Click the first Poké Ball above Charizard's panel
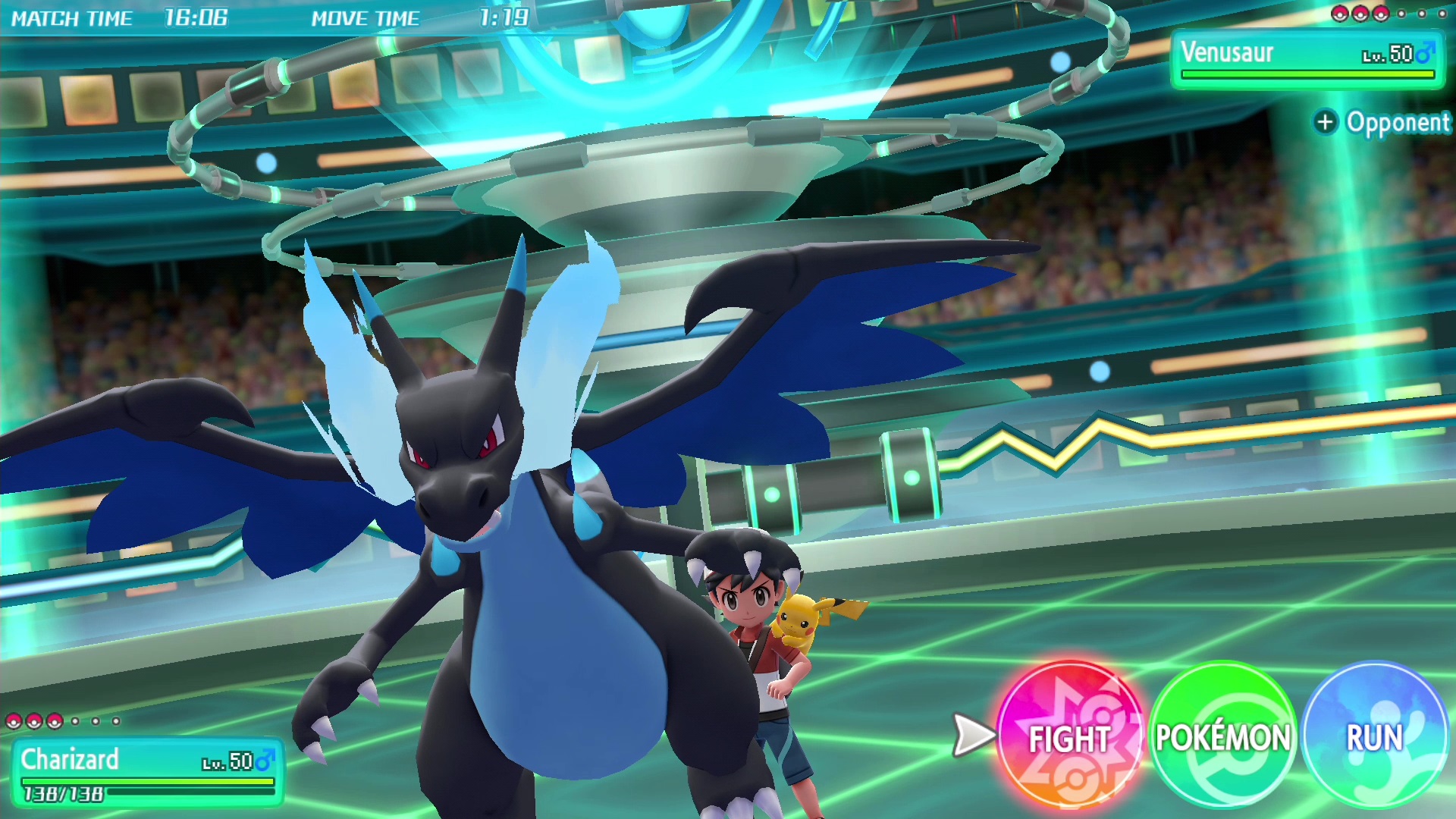 coord(14,721)
